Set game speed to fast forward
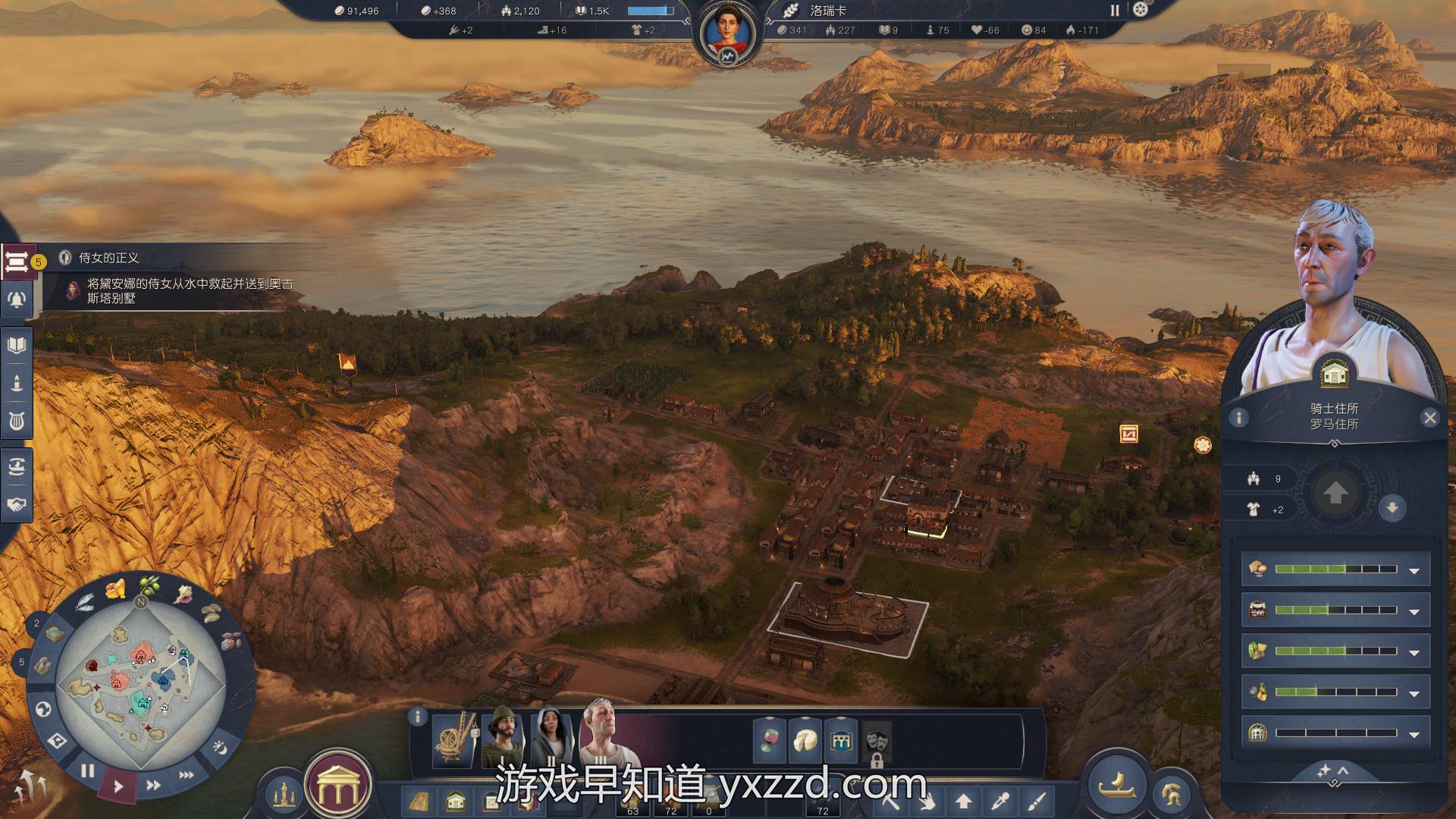 [153, 786]
